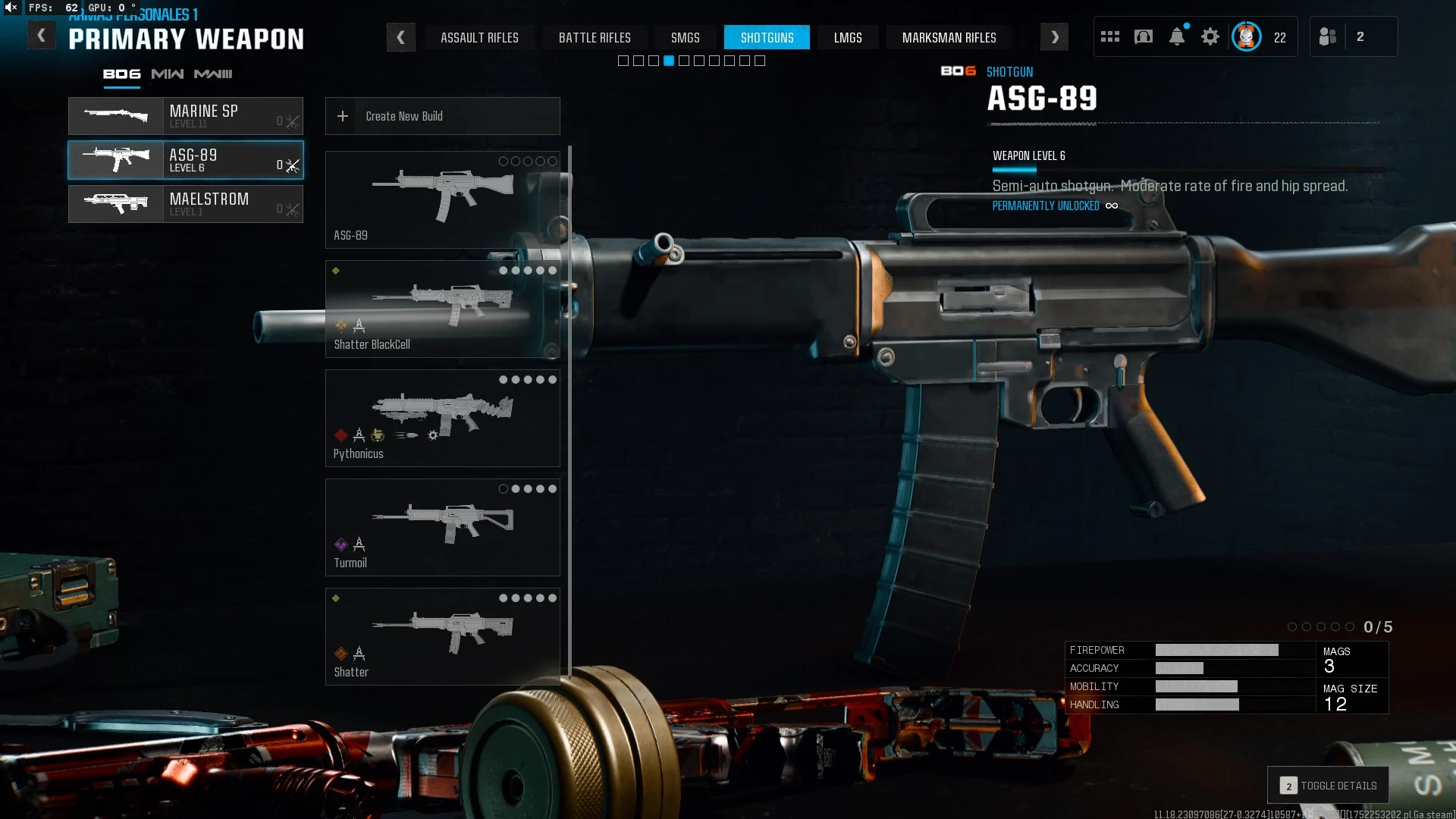Create a new build

pos(442,116)
